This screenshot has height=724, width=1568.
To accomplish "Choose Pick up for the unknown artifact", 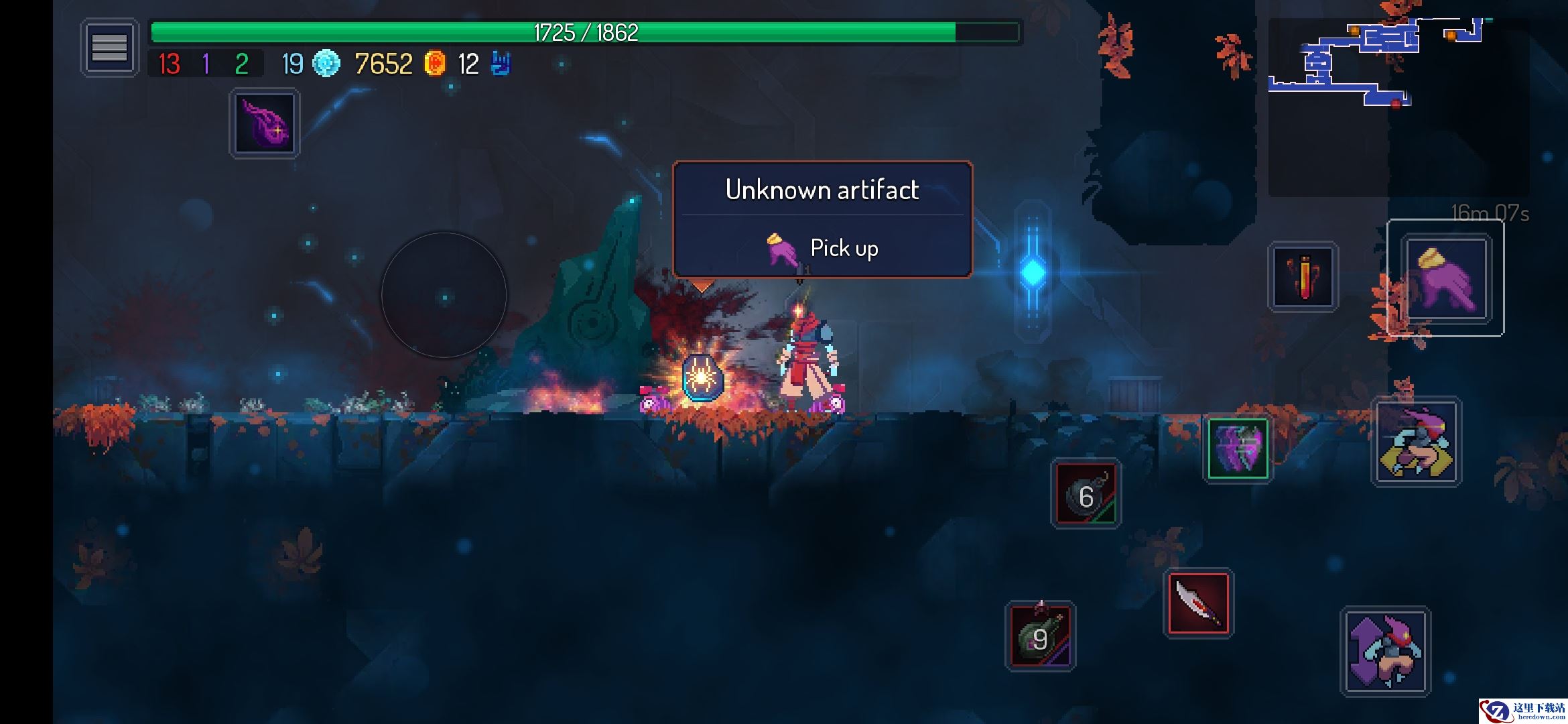I will point(822,248).
